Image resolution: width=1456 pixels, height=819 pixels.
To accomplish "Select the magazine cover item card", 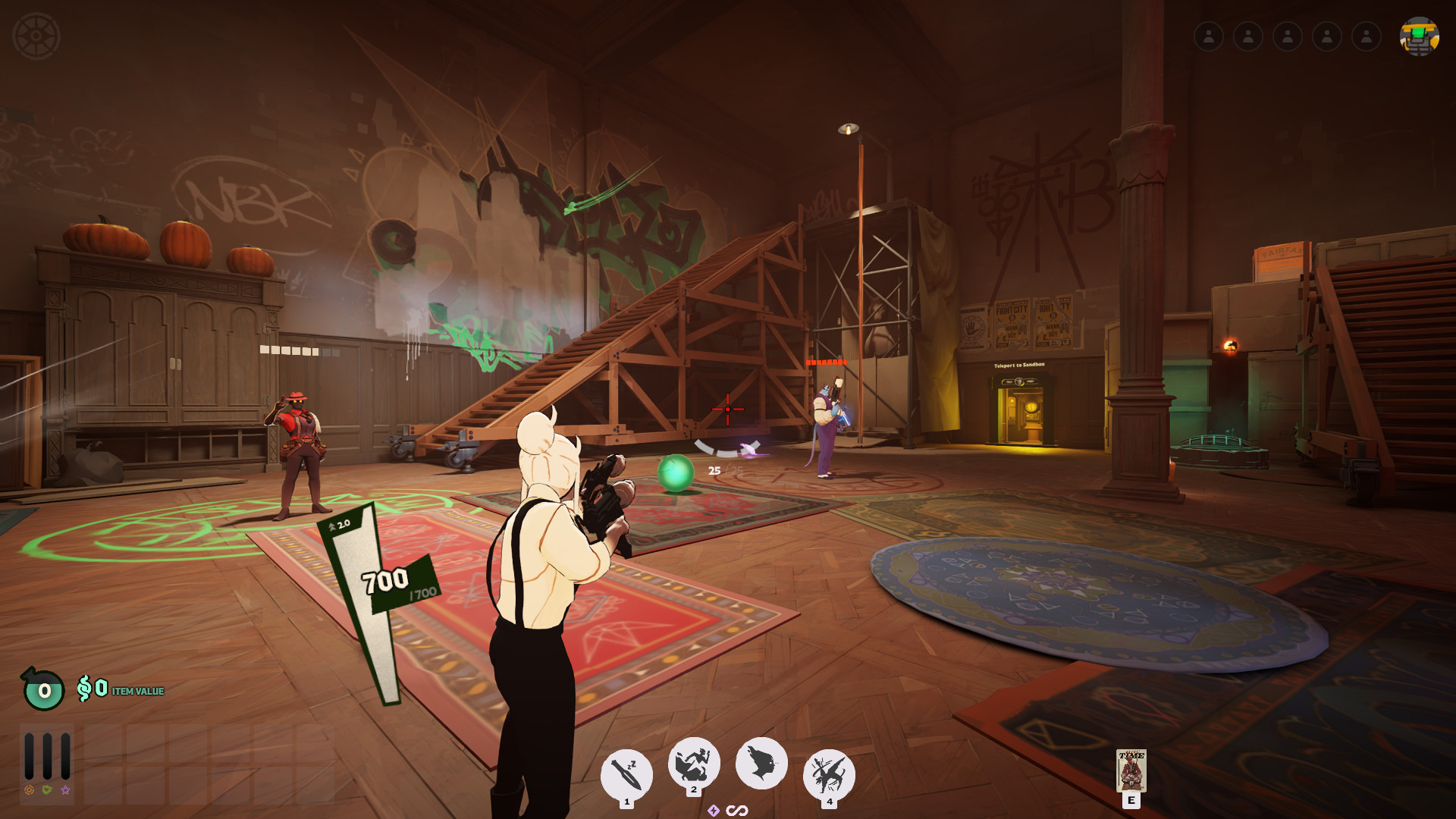I will (1131, 770).
